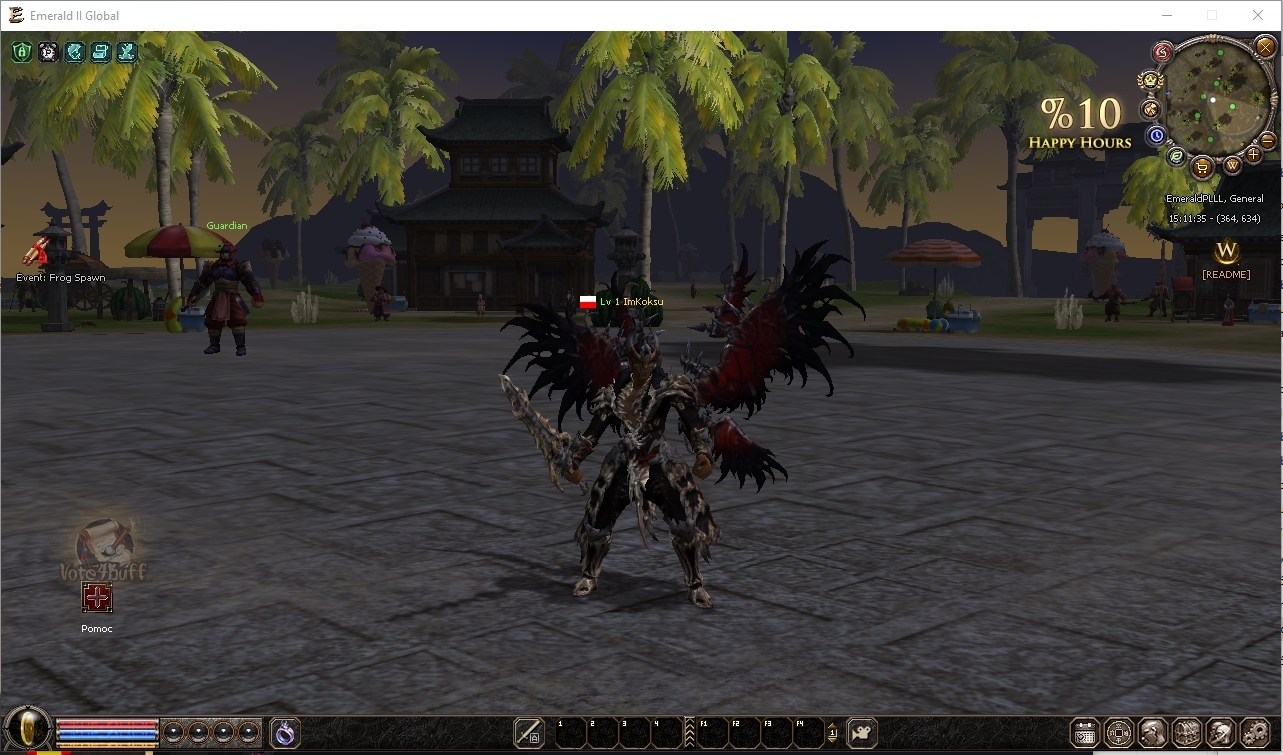Toggle the camera mode button

[x=862, y=733]
